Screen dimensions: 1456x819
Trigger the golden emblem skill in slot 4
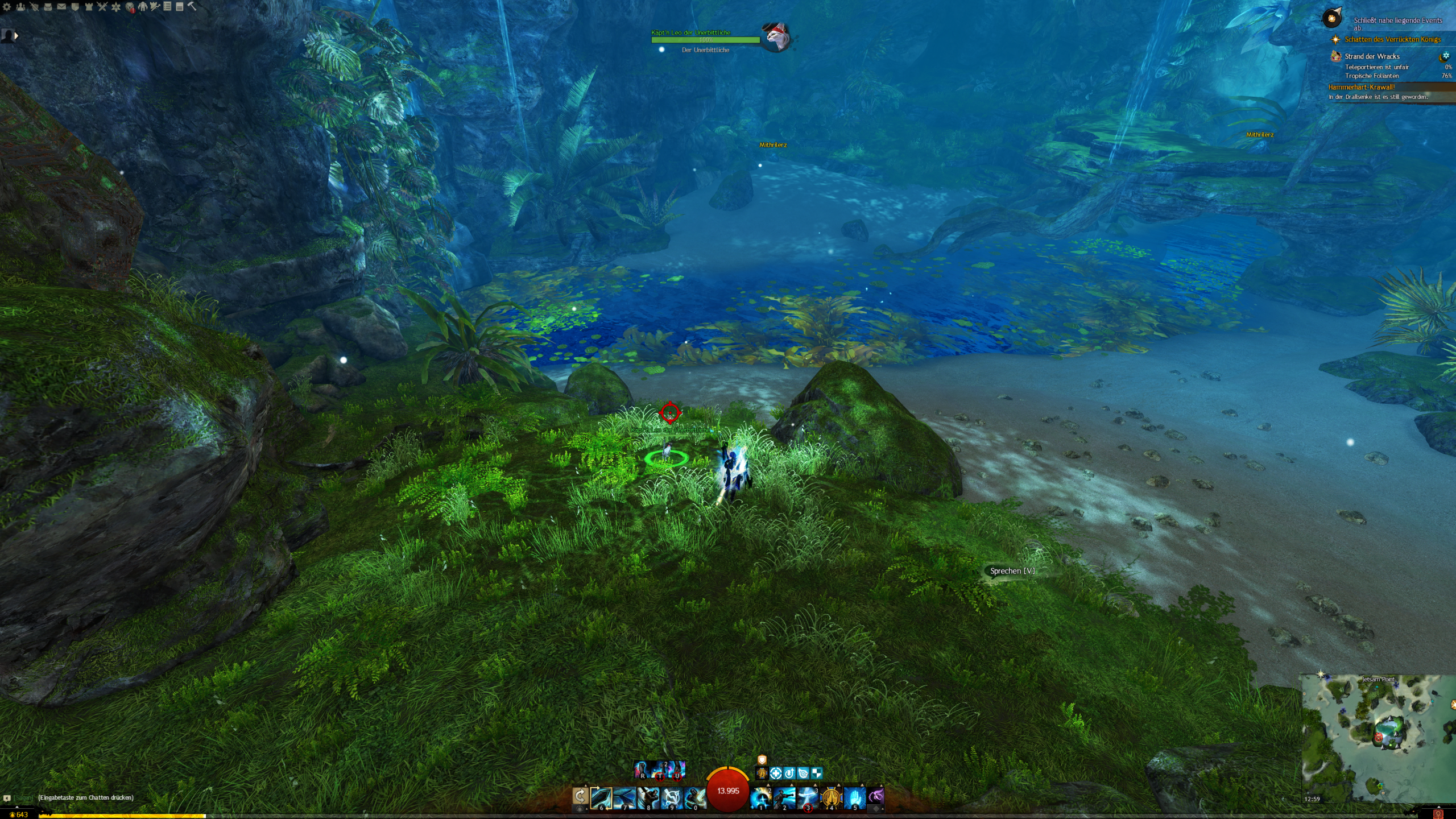831,797
